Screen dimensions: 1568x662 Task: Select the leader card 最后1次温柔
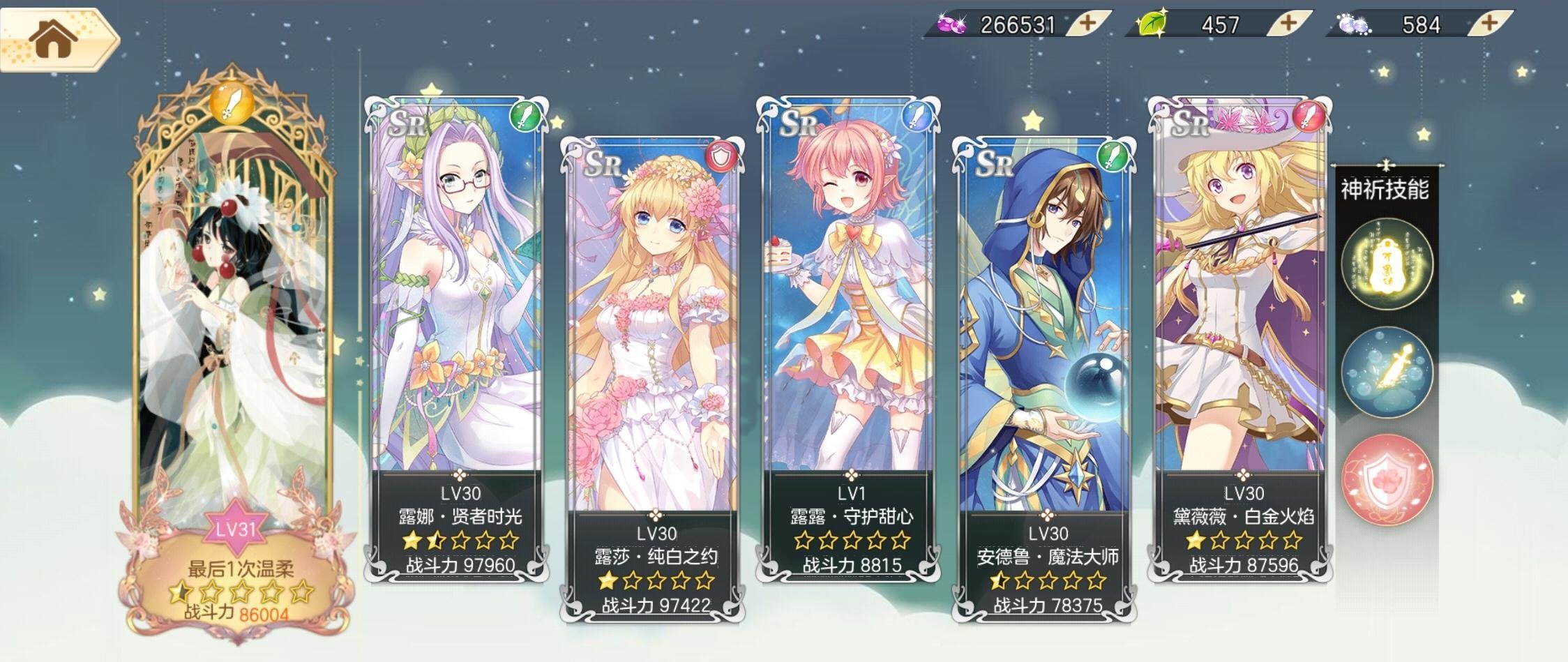coord(234,349)
